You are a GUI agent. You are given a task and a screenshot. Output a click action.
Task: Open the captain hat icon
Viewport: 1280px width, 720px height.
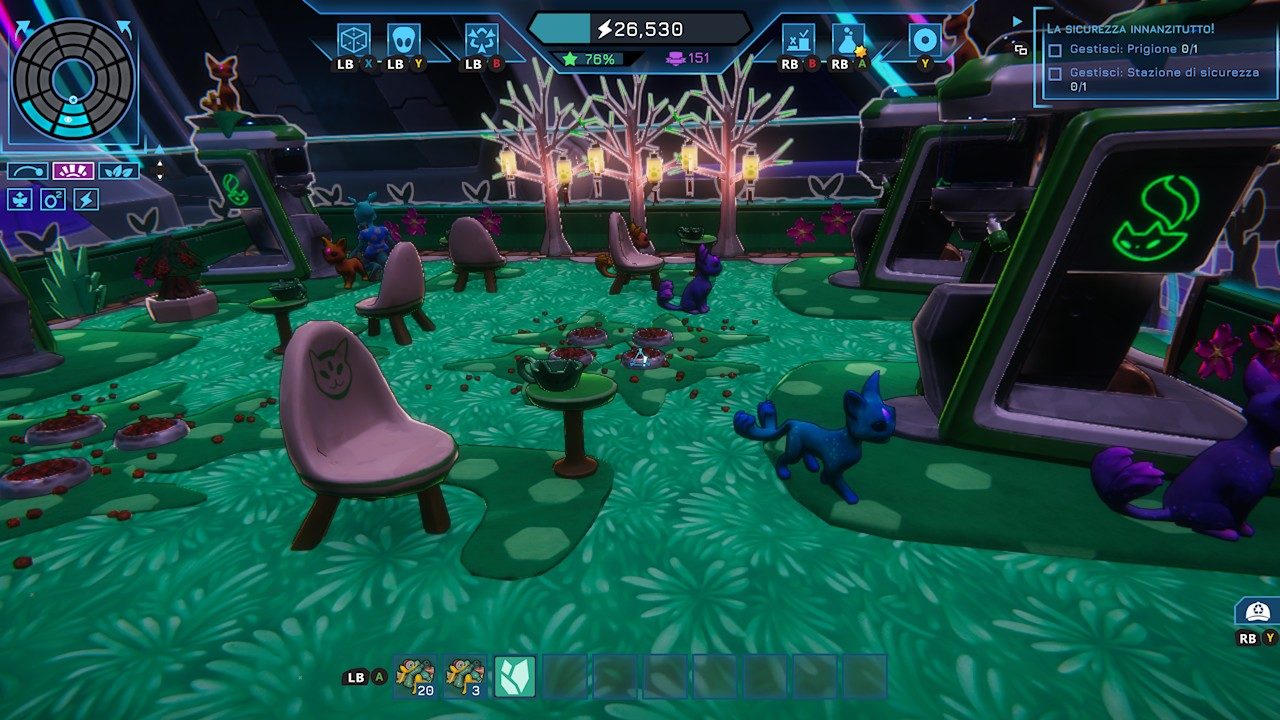pyautogui.click(x=1257, y=611)
